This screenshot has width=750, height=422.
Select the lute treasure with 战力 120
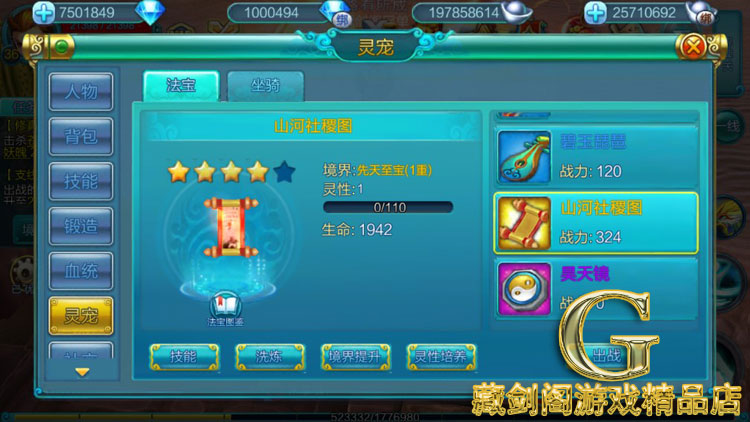[595, 157]
